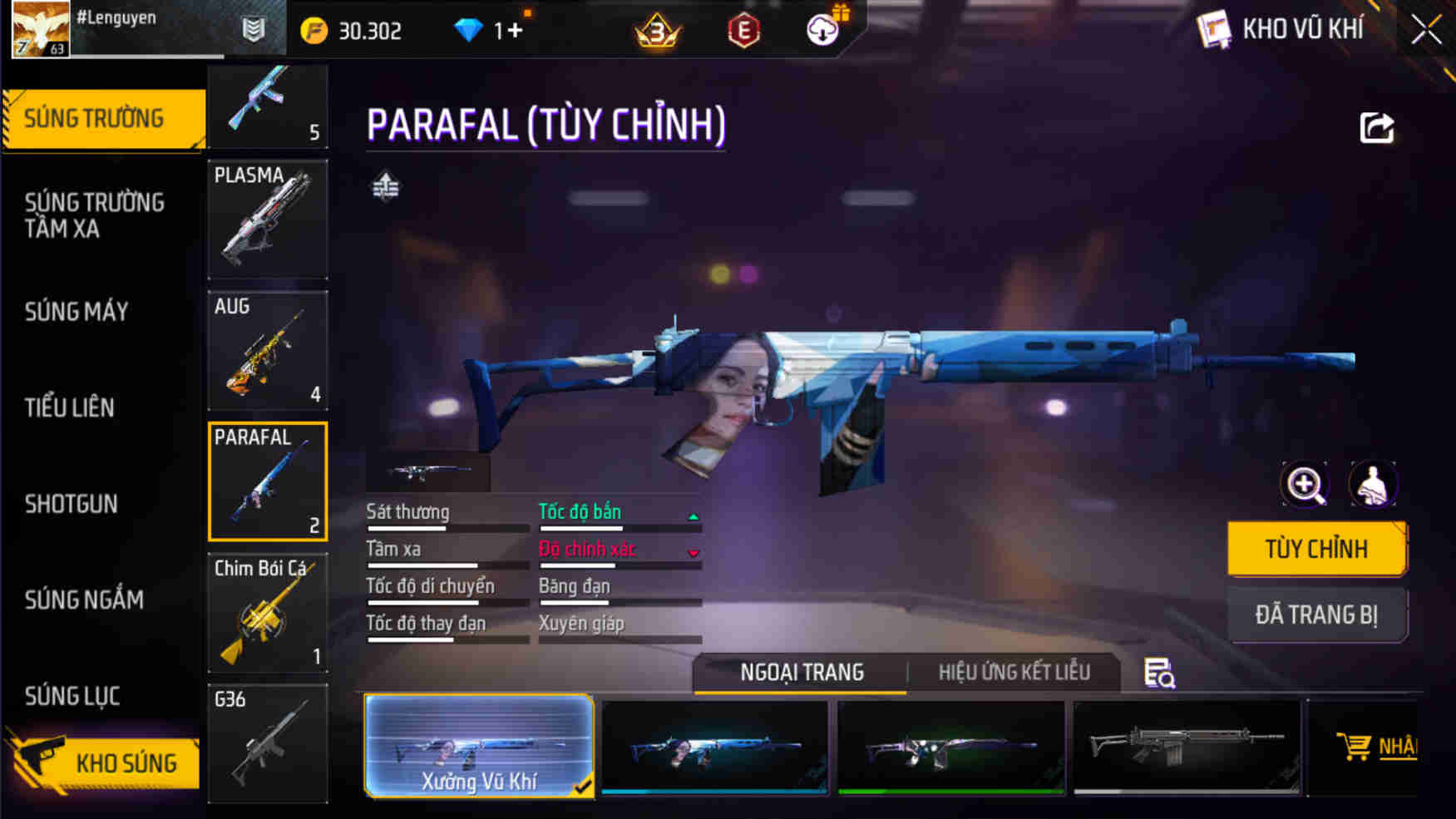
Task: Select the AUG weapon thumbnail
Action: point(267,350)
